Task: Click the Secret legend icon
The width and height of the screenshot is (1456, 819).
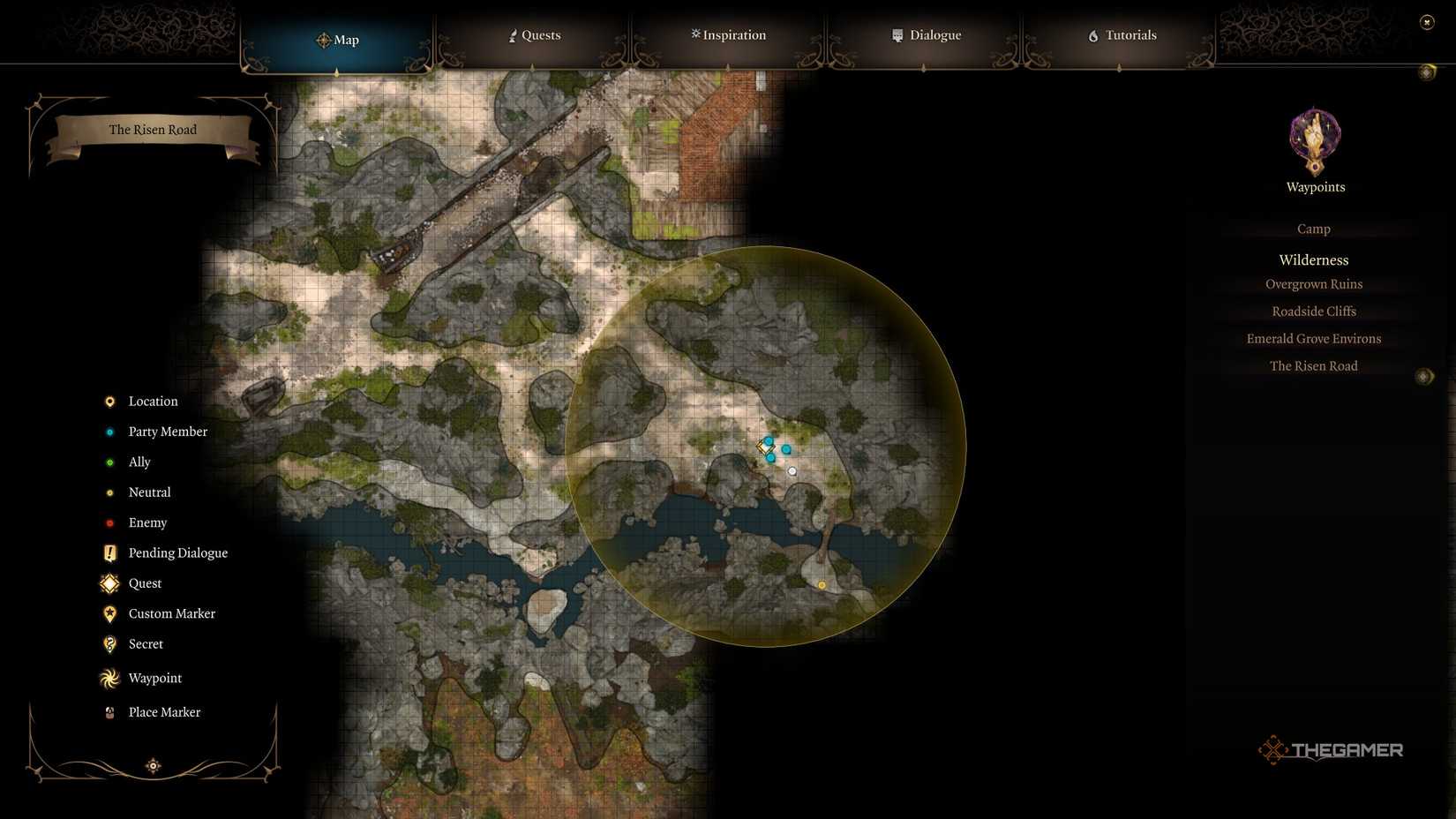Action: pos(109,644)
